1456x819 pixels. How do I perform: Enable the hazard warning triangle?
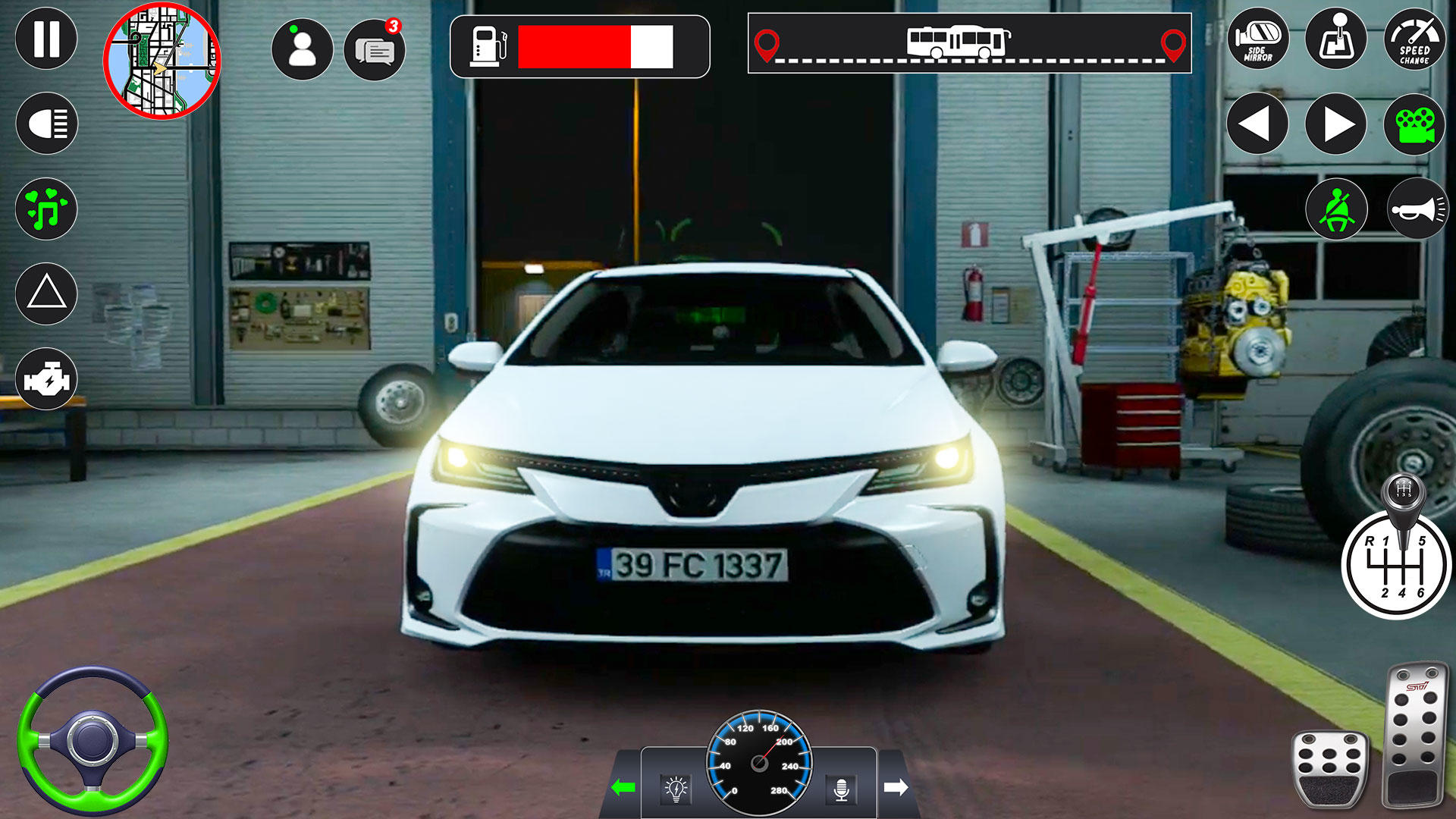pos(47,292)
